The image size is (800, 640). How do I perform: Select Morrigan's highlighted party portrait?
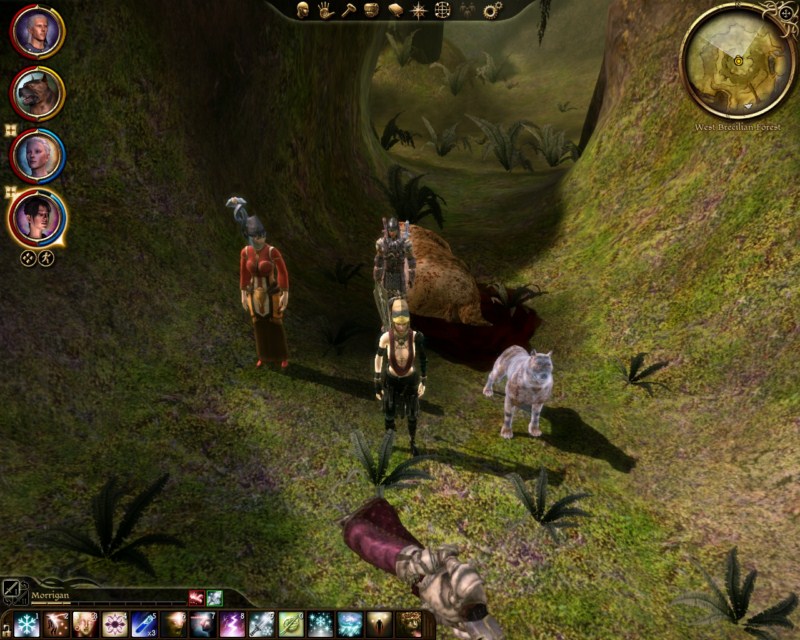(x=38, y=217)
